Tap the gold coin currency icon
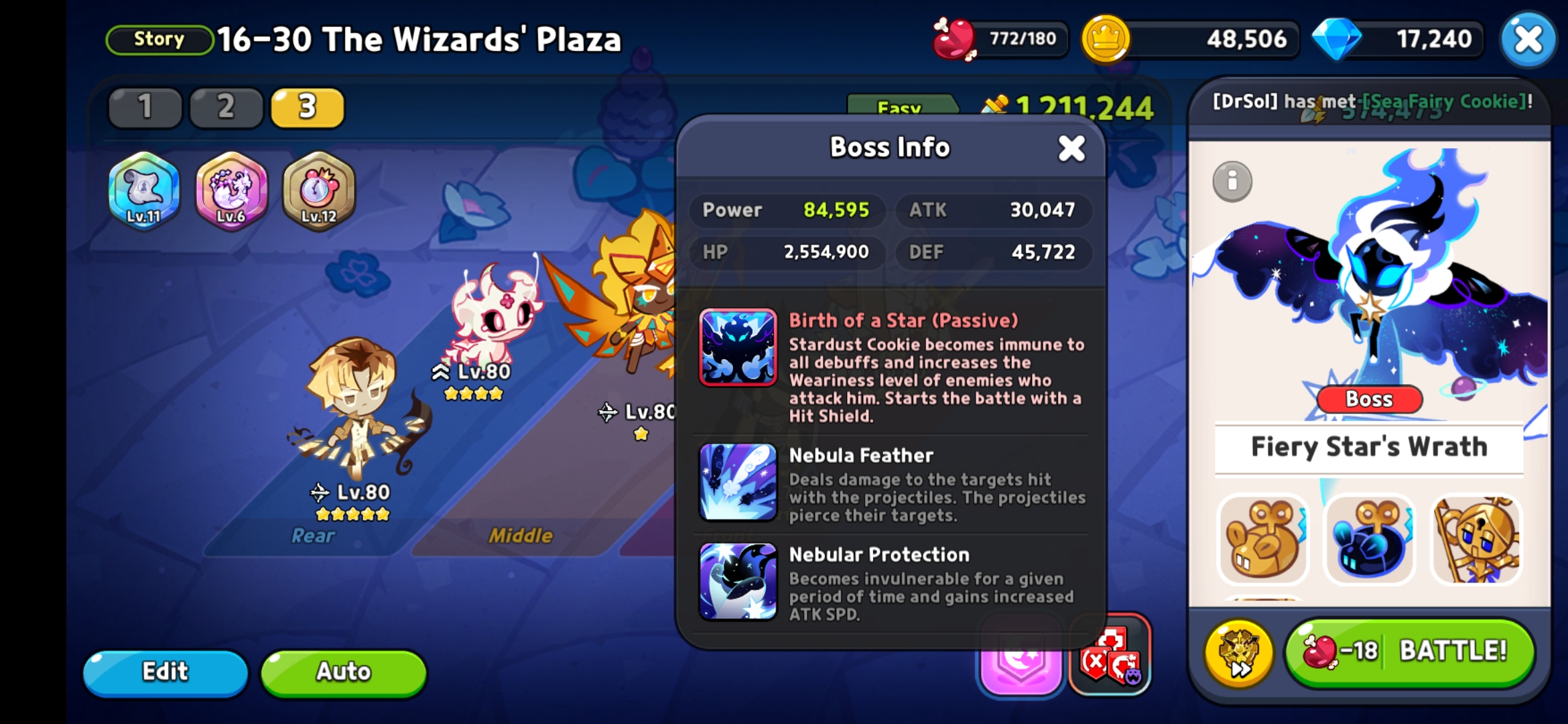The image size is (1568, 724). [1105, 39]
